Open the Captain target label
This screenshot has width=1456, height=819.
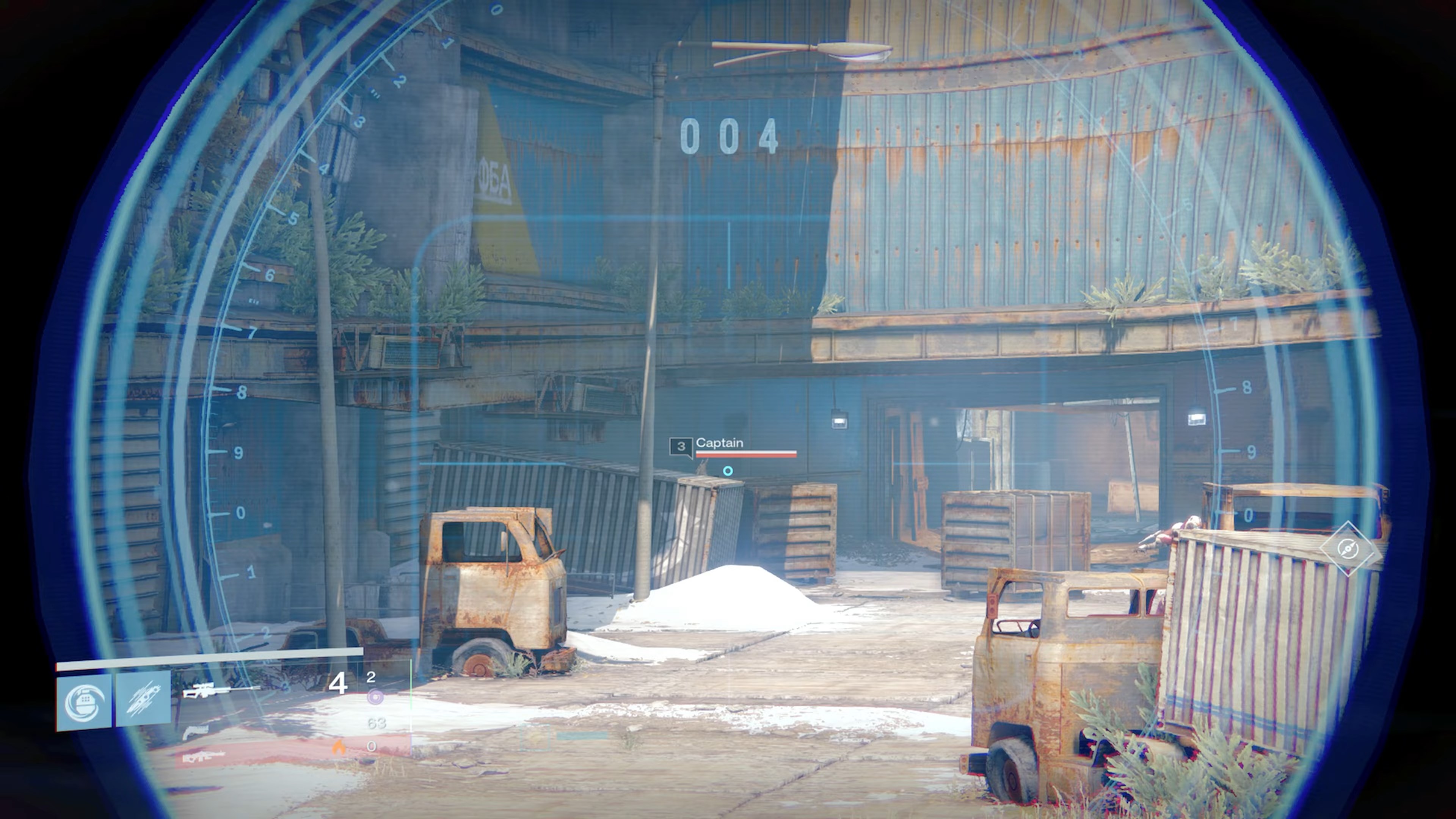point(720,444)
